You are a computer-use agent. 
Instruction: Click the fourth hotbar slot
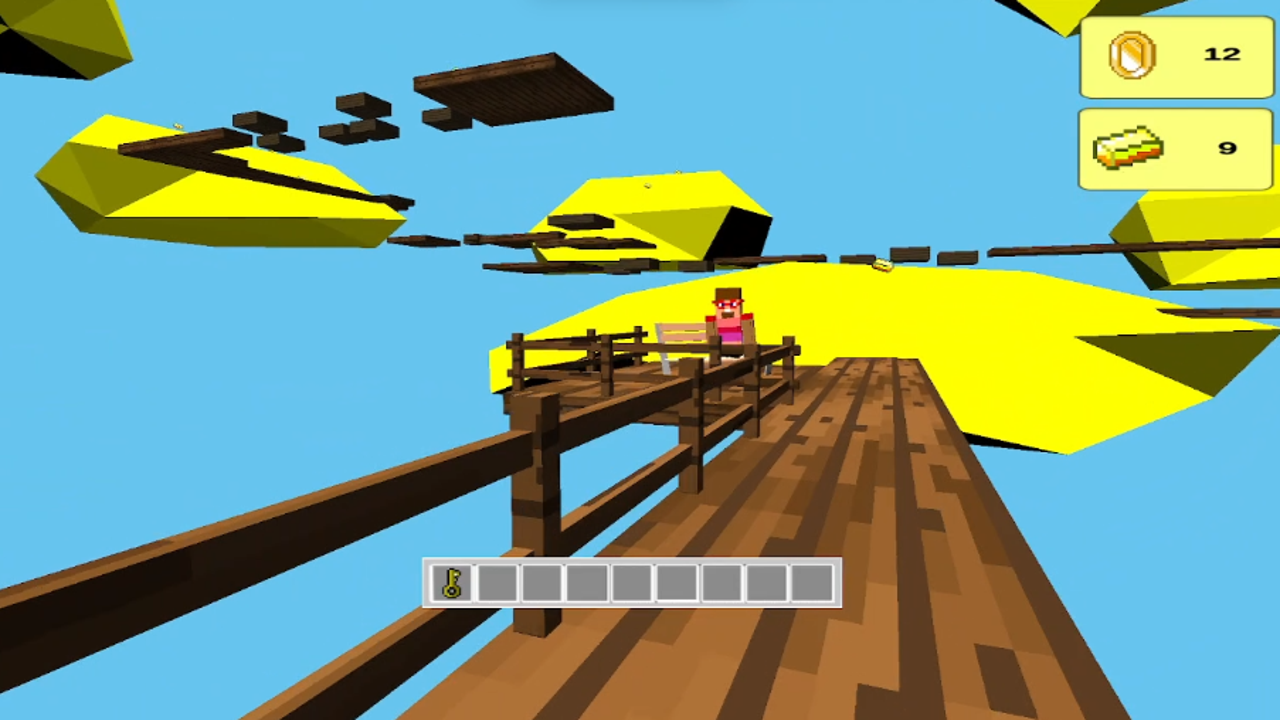point(587,584)
